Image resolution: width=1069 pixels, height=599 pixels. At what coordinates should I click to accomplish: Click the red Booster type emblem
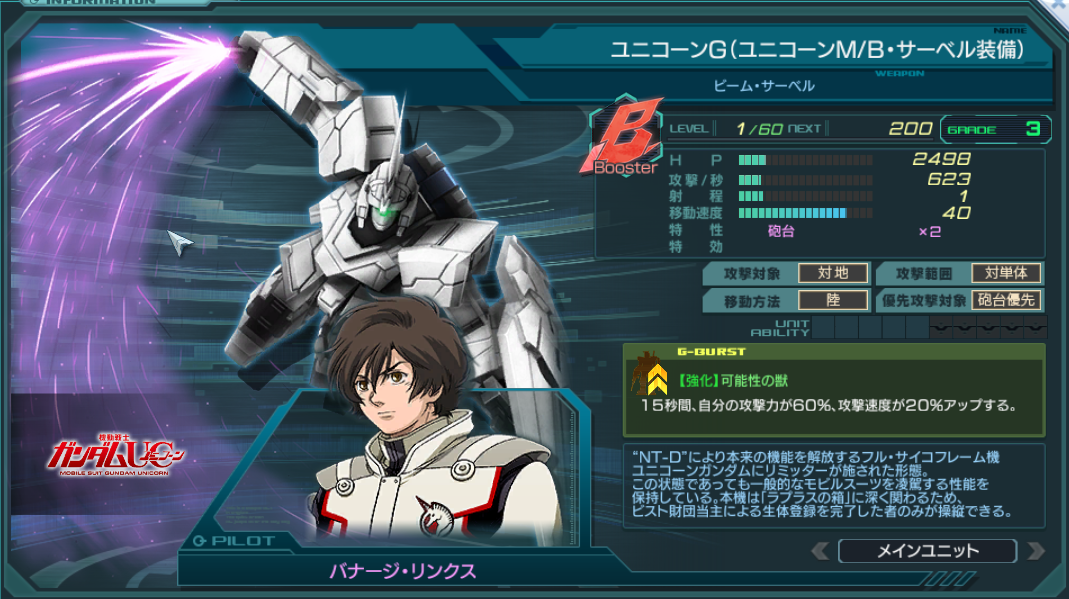point(626,140)
